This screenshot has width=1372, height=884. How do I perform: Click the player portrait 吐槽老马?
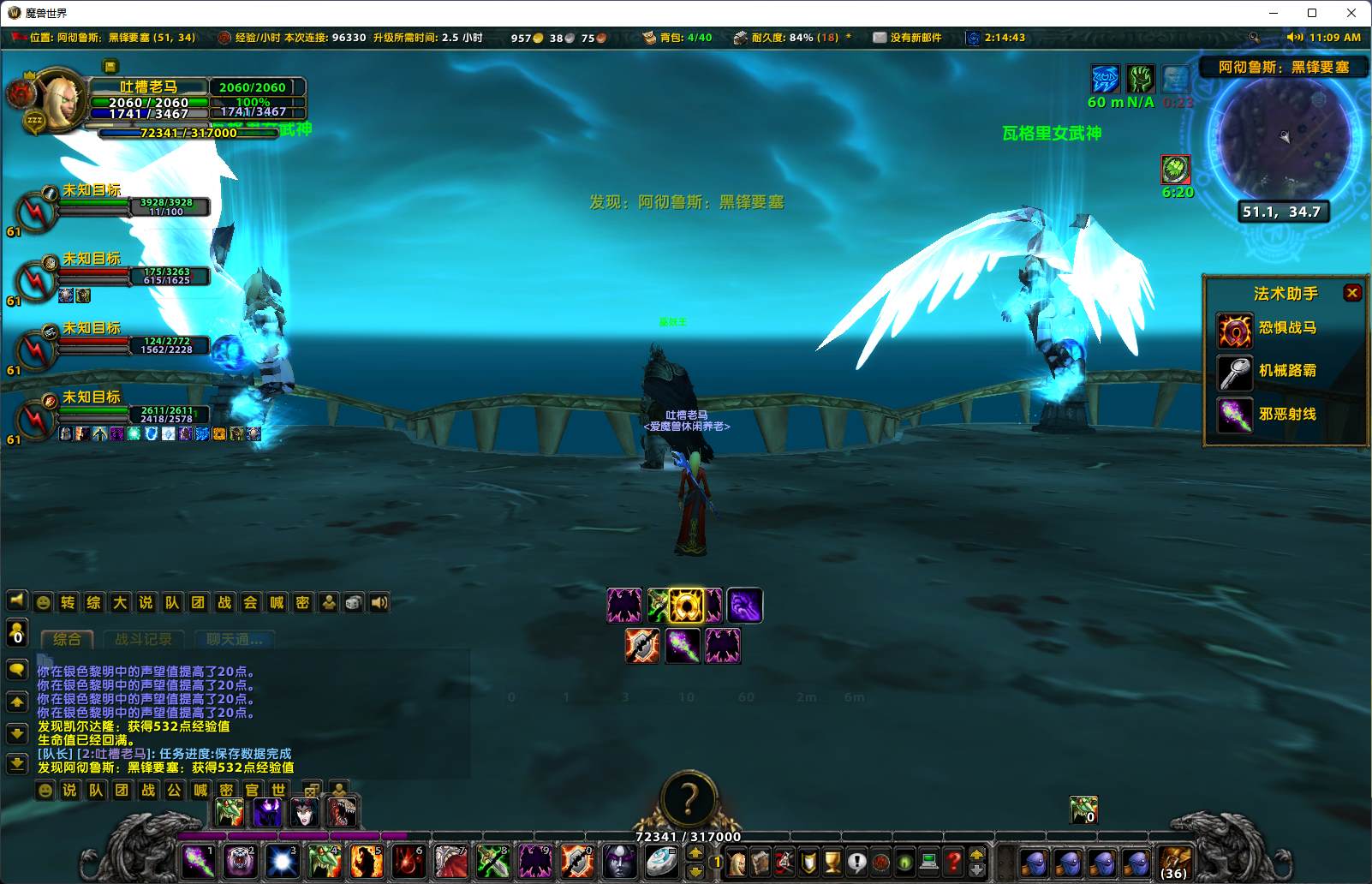tap(60, 100)
